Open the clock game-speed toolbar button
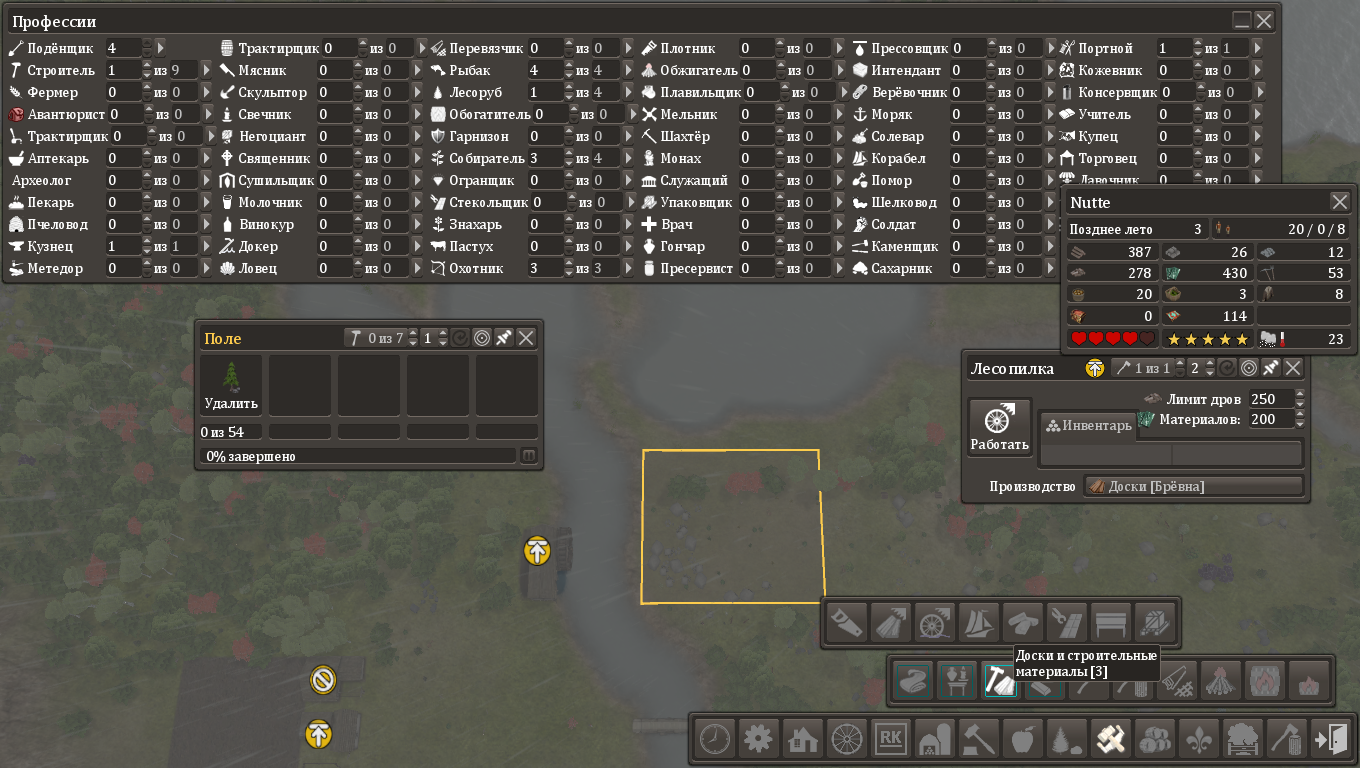The width and height of the screenshot is (1360, 768). (x=714, y=739)
